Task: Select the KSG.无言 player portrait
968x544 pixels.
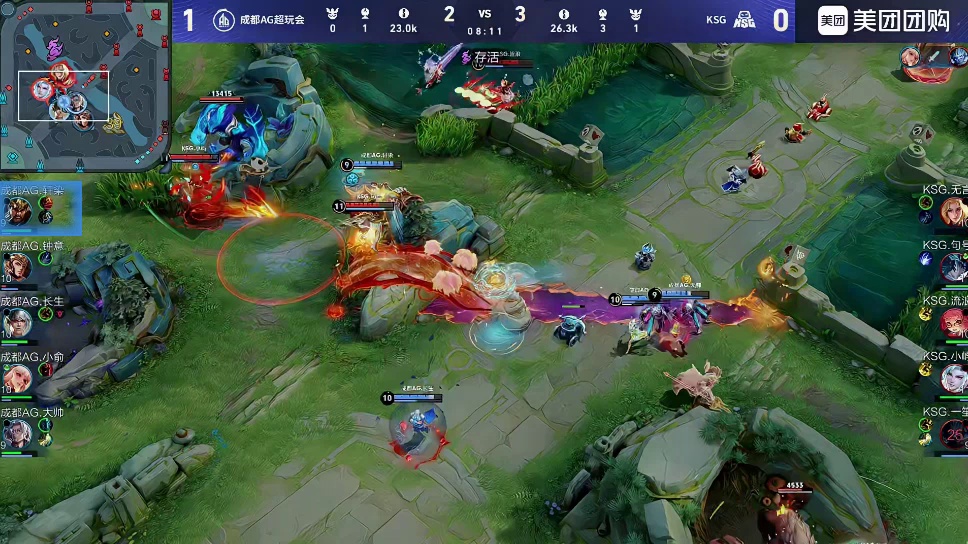Action: pyautogui.click(x=953, y=211)
